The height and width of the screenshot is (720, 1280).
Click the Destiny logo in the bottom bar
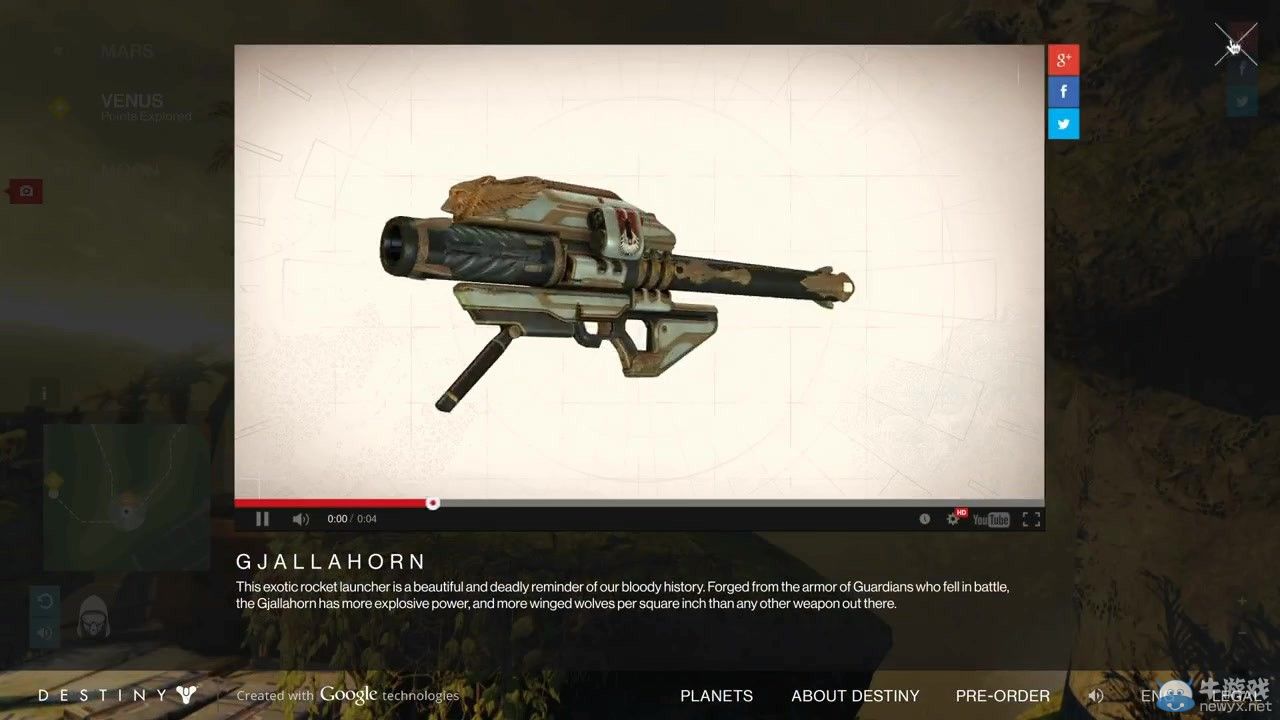pos(113,695)
